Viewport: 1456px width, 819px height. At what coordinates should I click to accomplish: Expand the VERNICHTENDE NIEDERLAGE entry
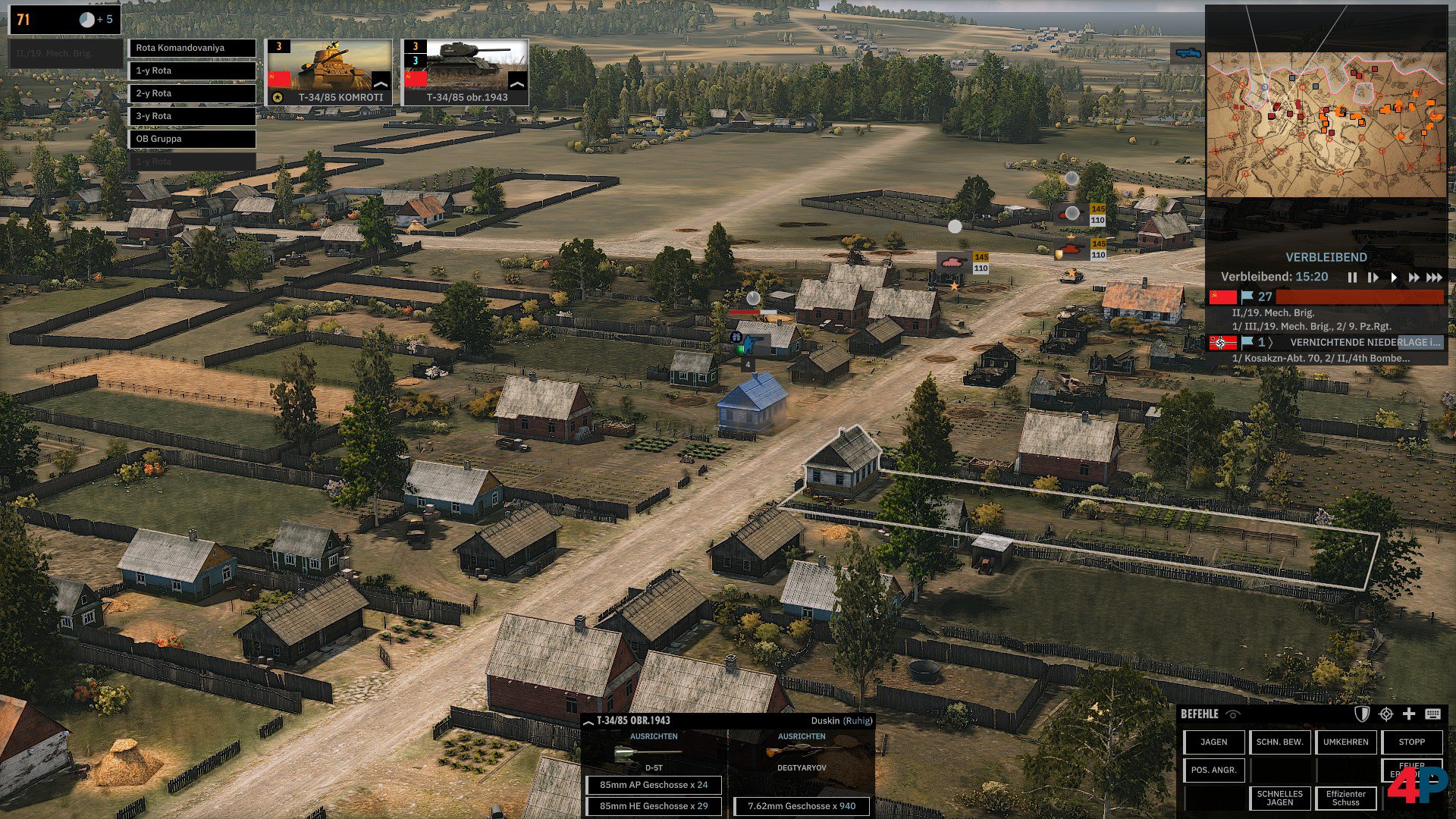pyautogui.click(x=1271, y=342)
